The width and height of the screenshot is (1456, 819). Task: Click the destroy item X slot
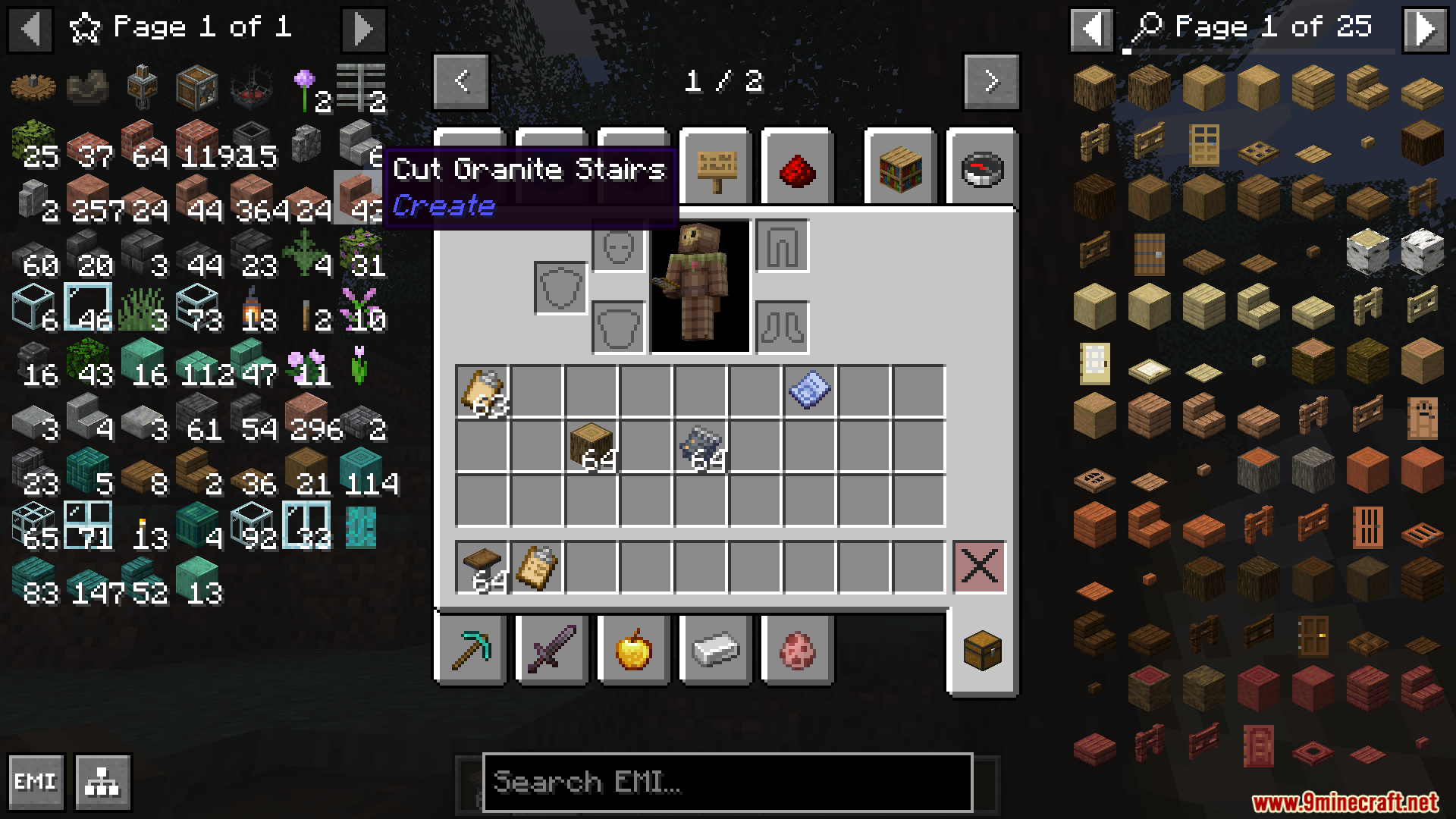(979, 566)
